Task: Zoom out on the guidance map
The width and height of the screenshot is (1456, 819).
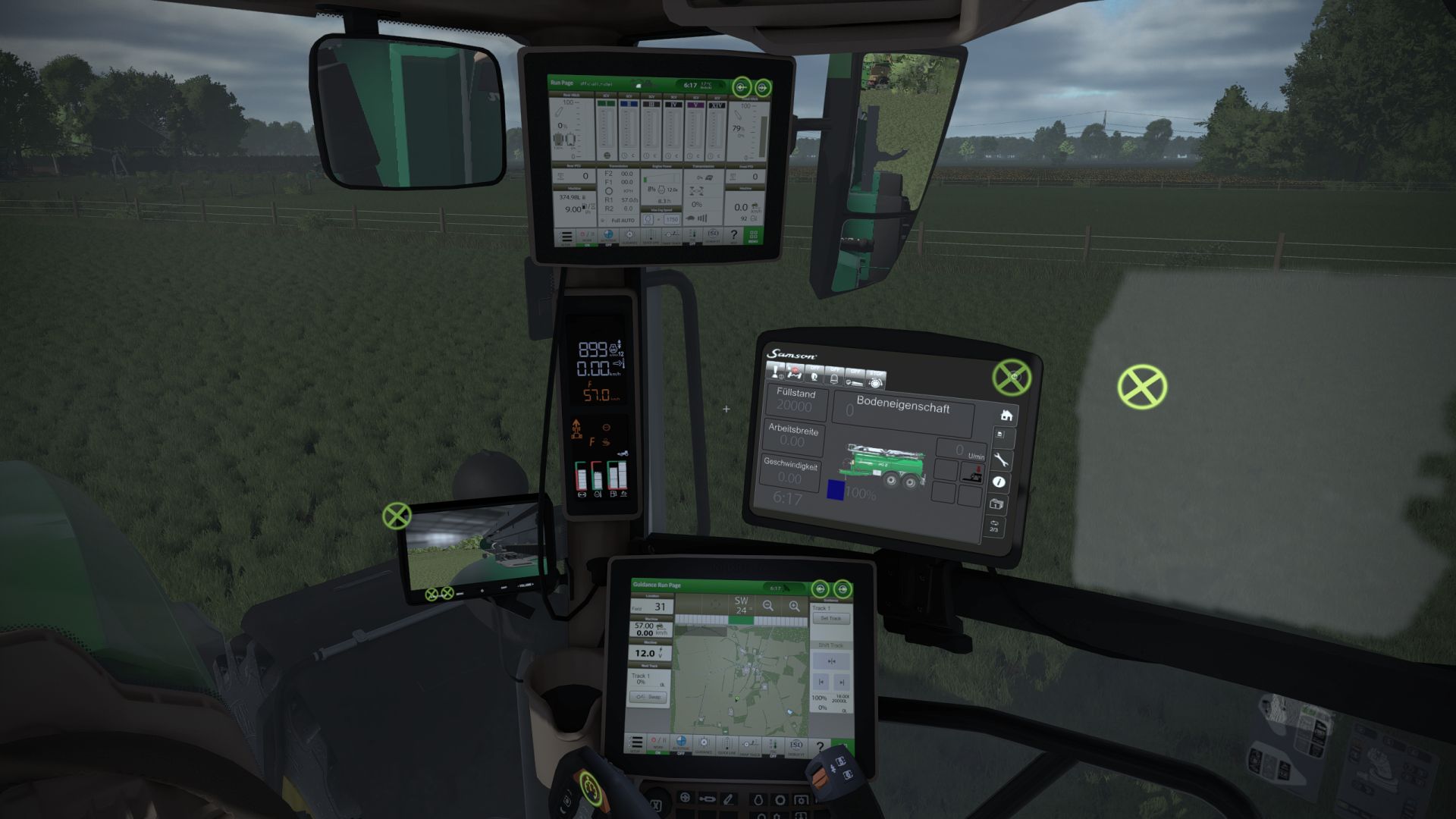Action: pos(767,606)
